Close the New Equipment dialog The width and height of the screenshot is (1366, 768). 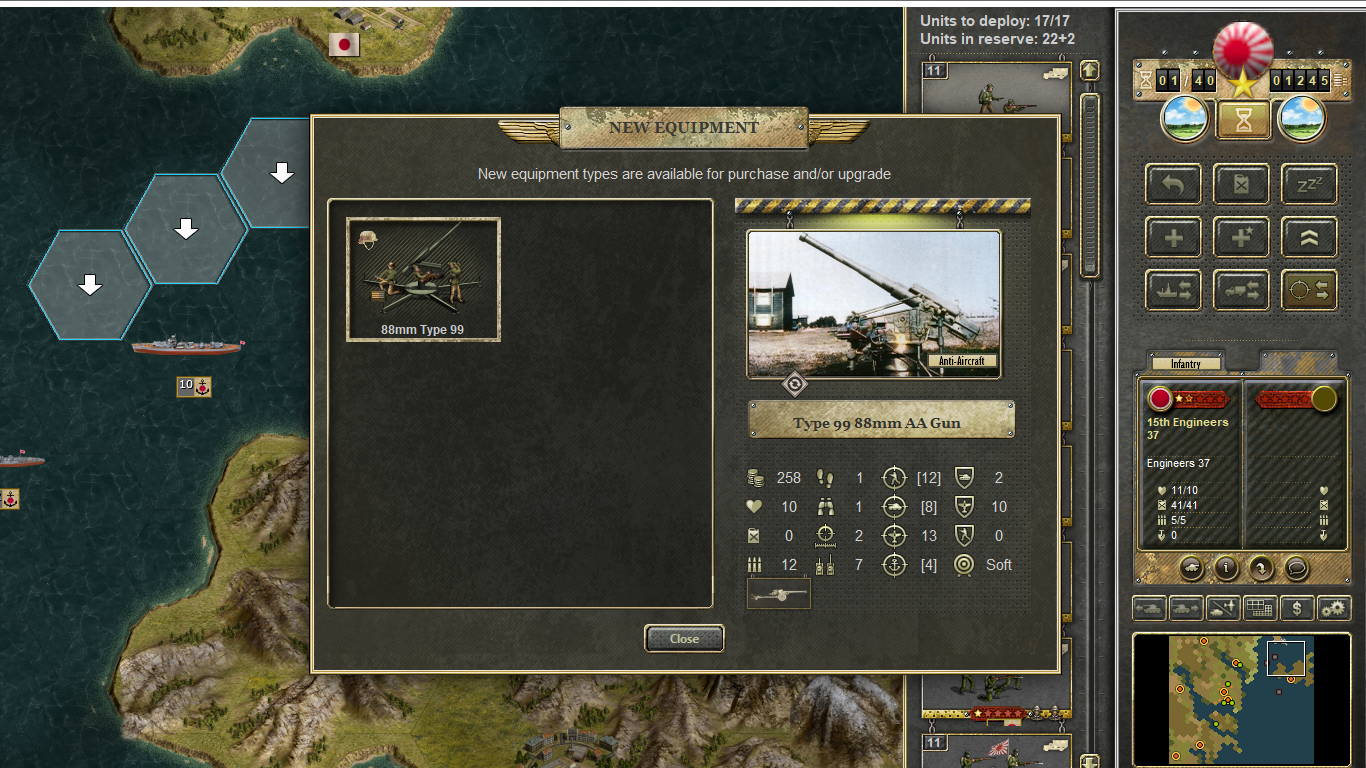(x=684, y=638)
